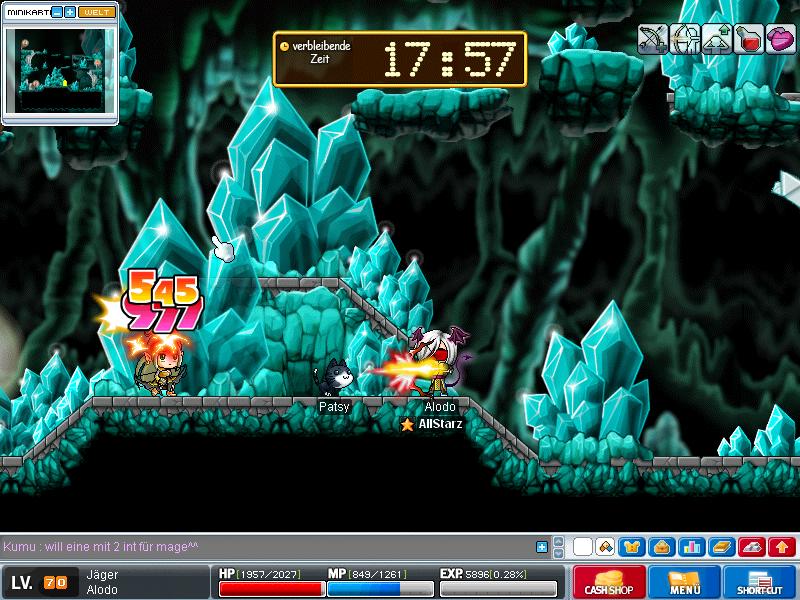Open the Menü button

tap(685, 582)
